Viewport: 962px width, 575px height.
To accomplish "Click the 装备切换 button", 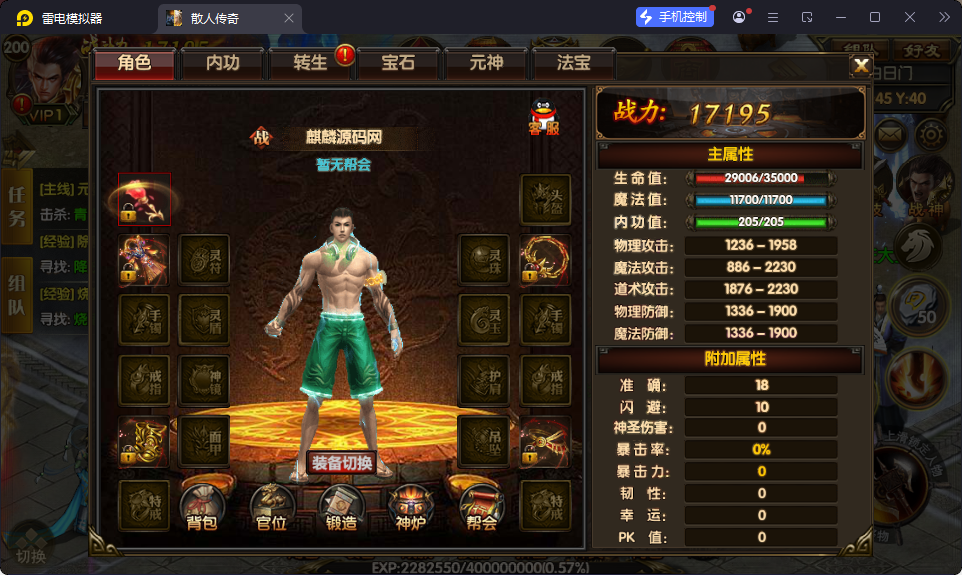I will 342,463.
